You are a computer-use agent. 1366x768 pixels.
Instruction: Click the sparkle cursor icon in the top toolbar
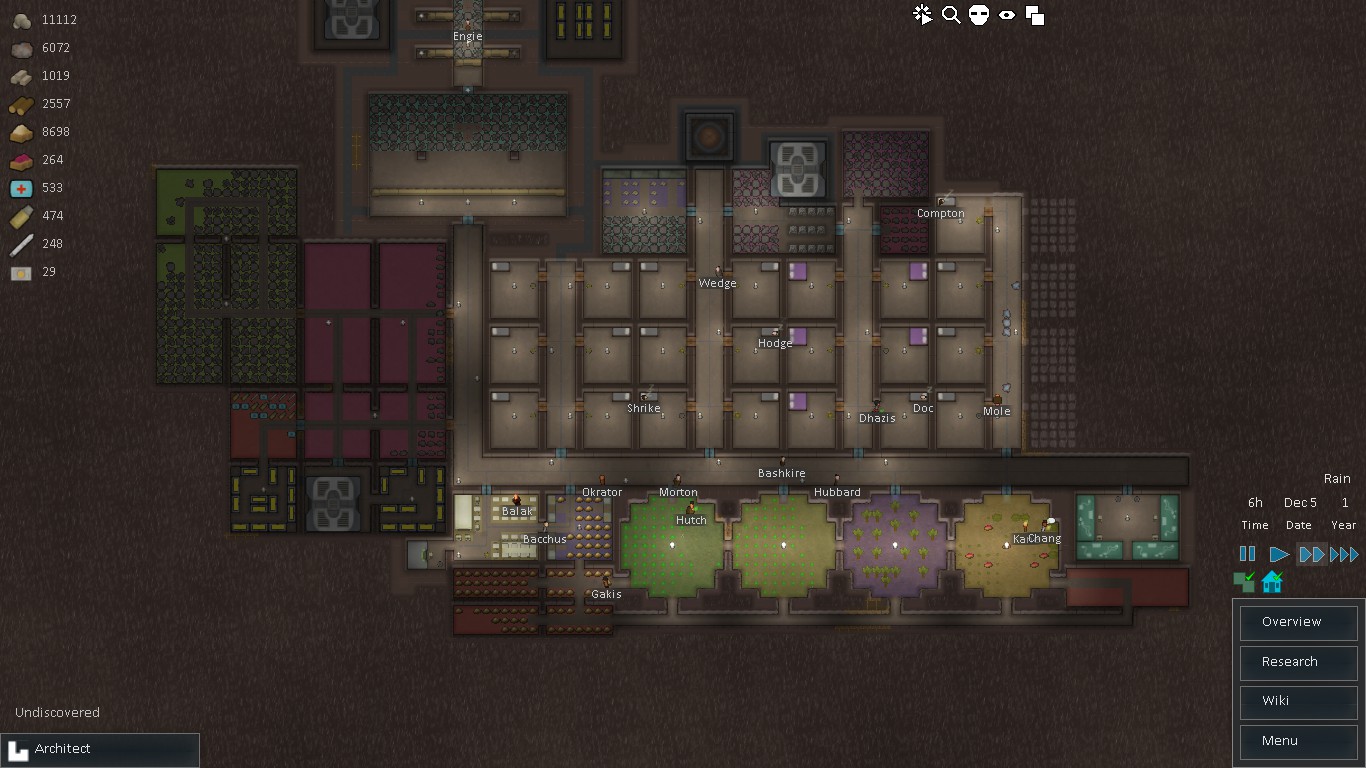pyautogui.click(x=921, y=15)
